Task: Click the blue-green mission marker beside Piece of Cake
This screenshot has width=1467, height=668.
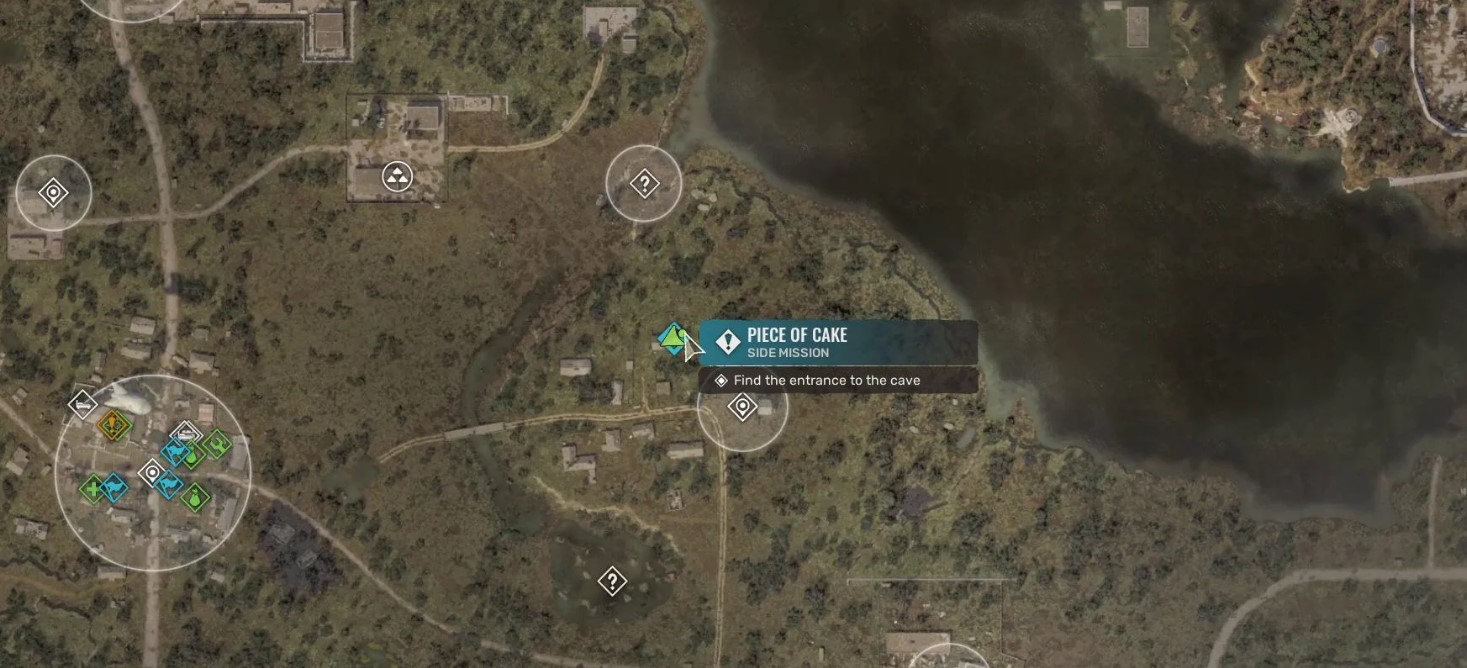Action: click(673, 340)
